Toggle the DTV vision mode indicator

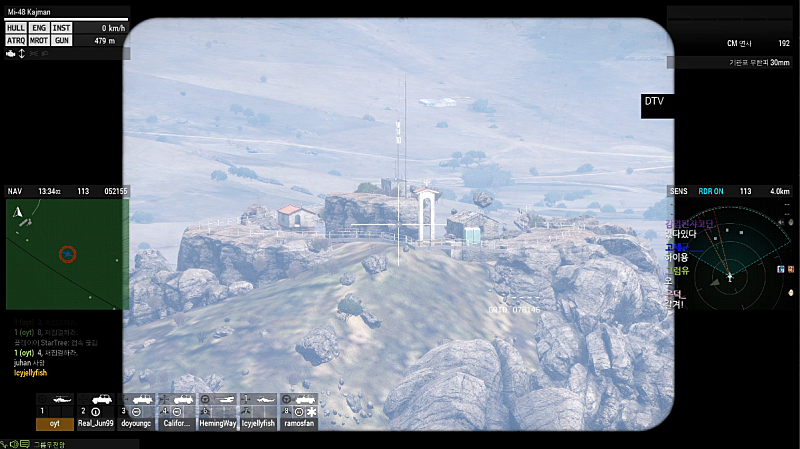click(x=655, y=101)
